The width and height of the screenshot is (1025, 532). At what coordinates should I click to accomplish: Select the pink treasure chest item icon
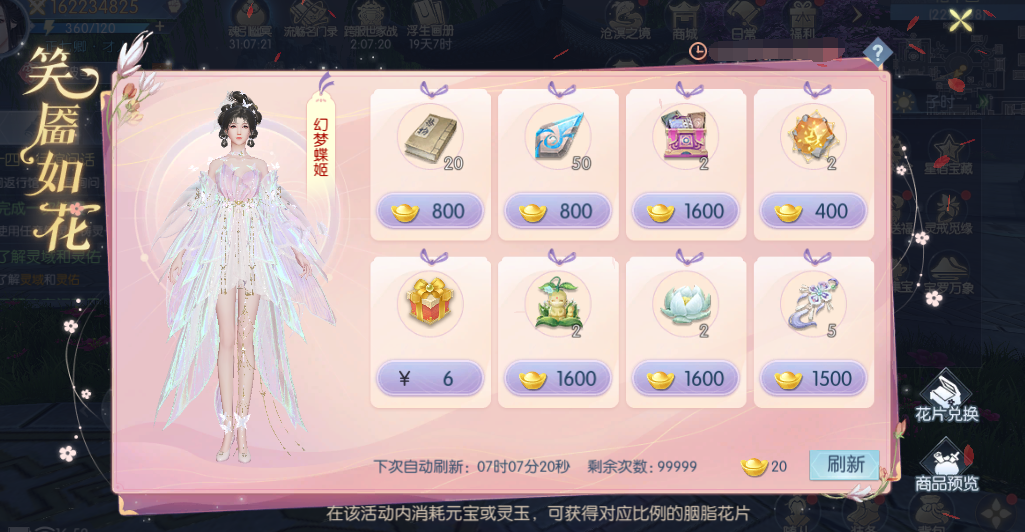click(x=686, y=138)
